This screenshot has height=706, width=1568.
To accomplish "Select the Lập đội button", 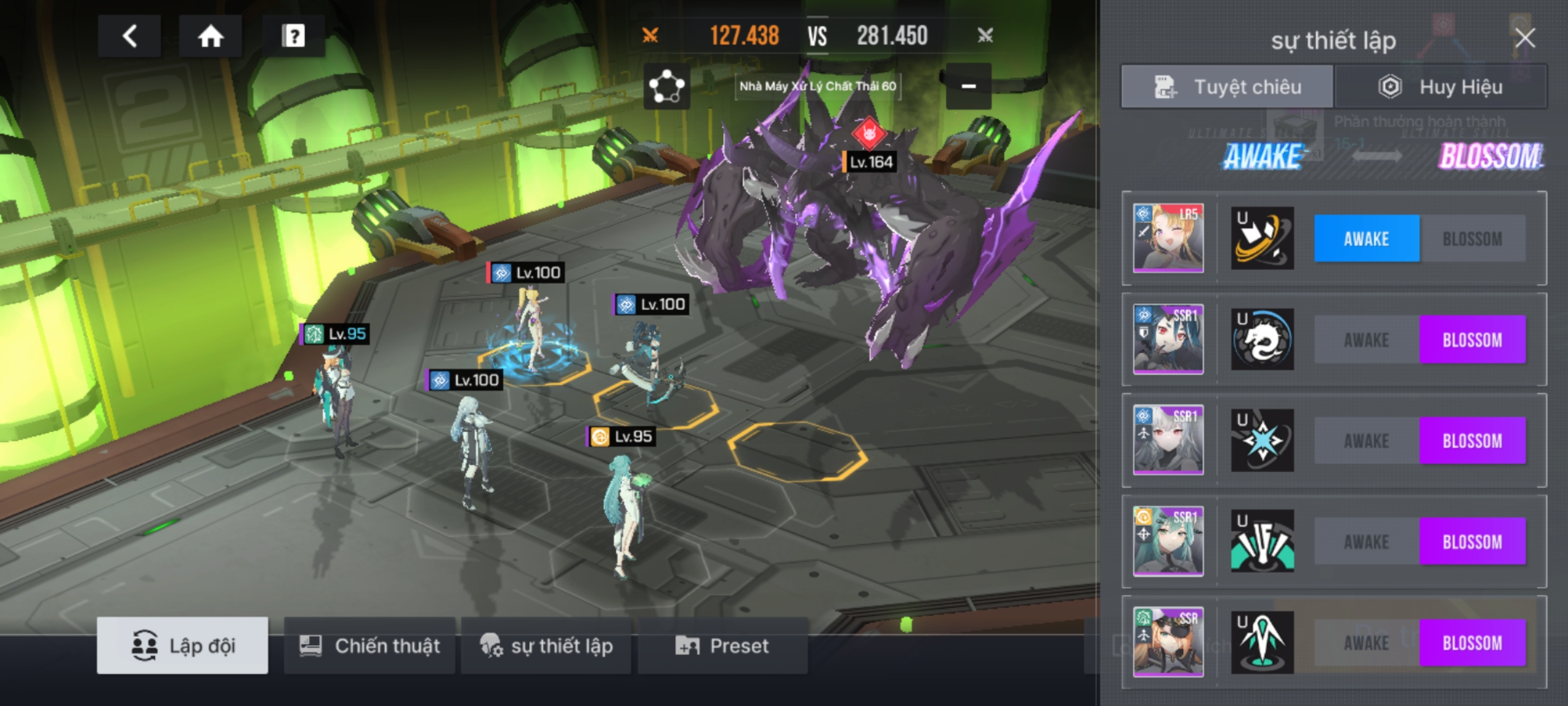I will 182,646.
